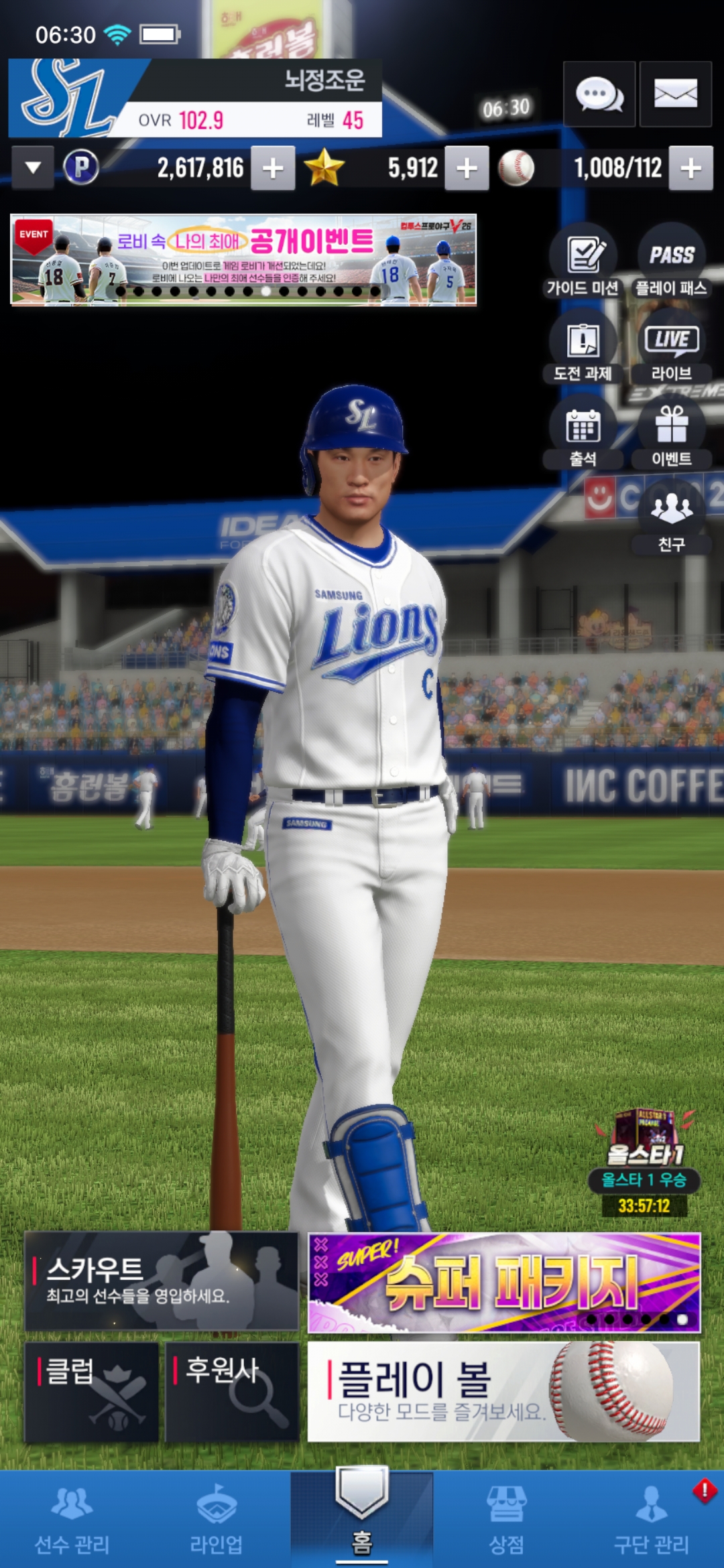This screenshot has width=724, height=1568.
Task: Open the mailbox envelope icon
Action: tap(675, 94)
